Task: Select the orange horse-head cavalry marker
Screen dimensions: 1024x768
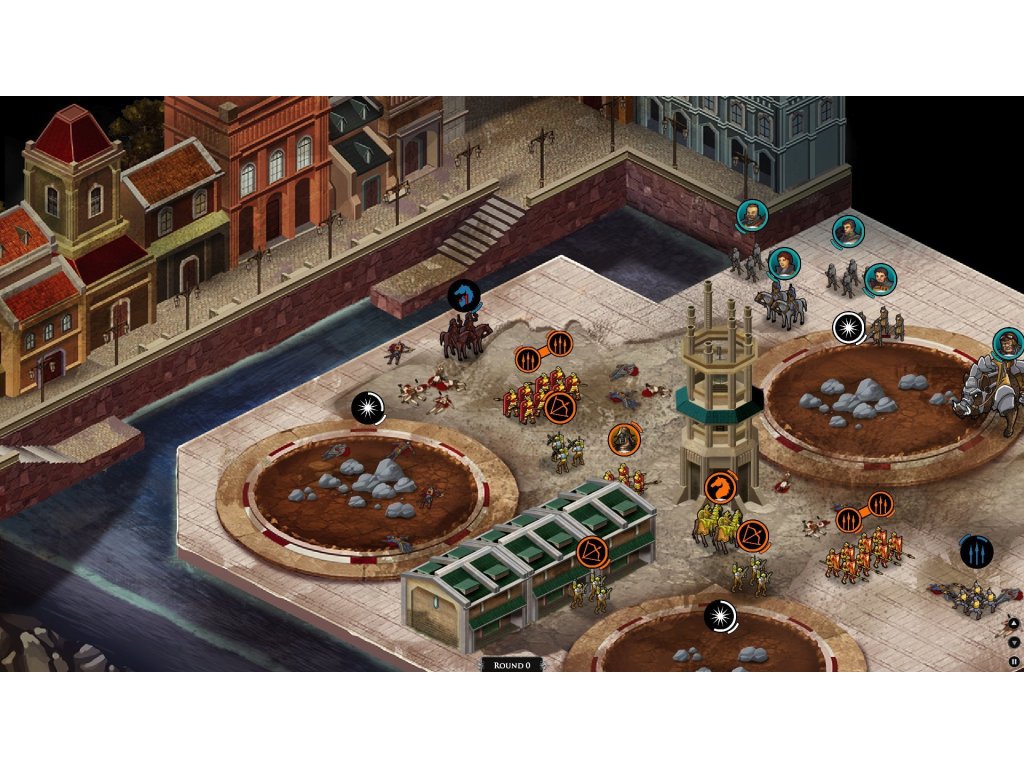Action: (719, 487)
